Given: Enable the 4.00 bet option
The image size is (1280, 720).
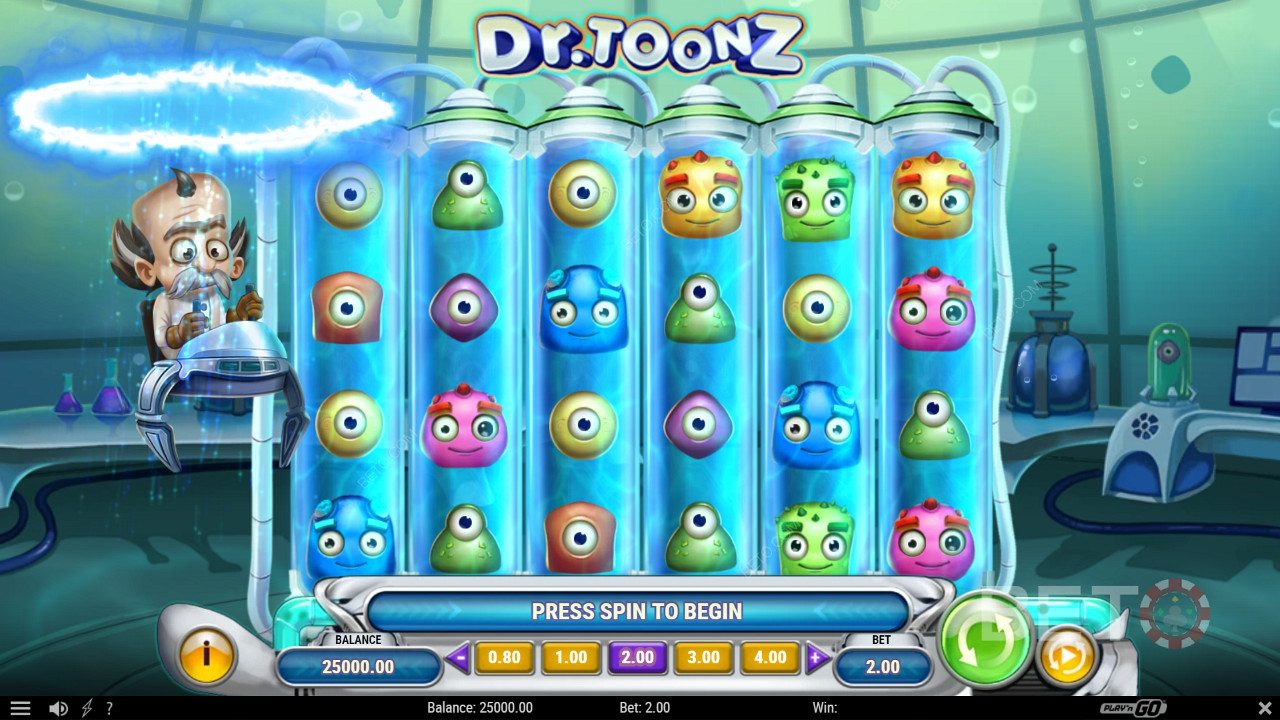Looking at the screenshot, I should tap(770, 657).
